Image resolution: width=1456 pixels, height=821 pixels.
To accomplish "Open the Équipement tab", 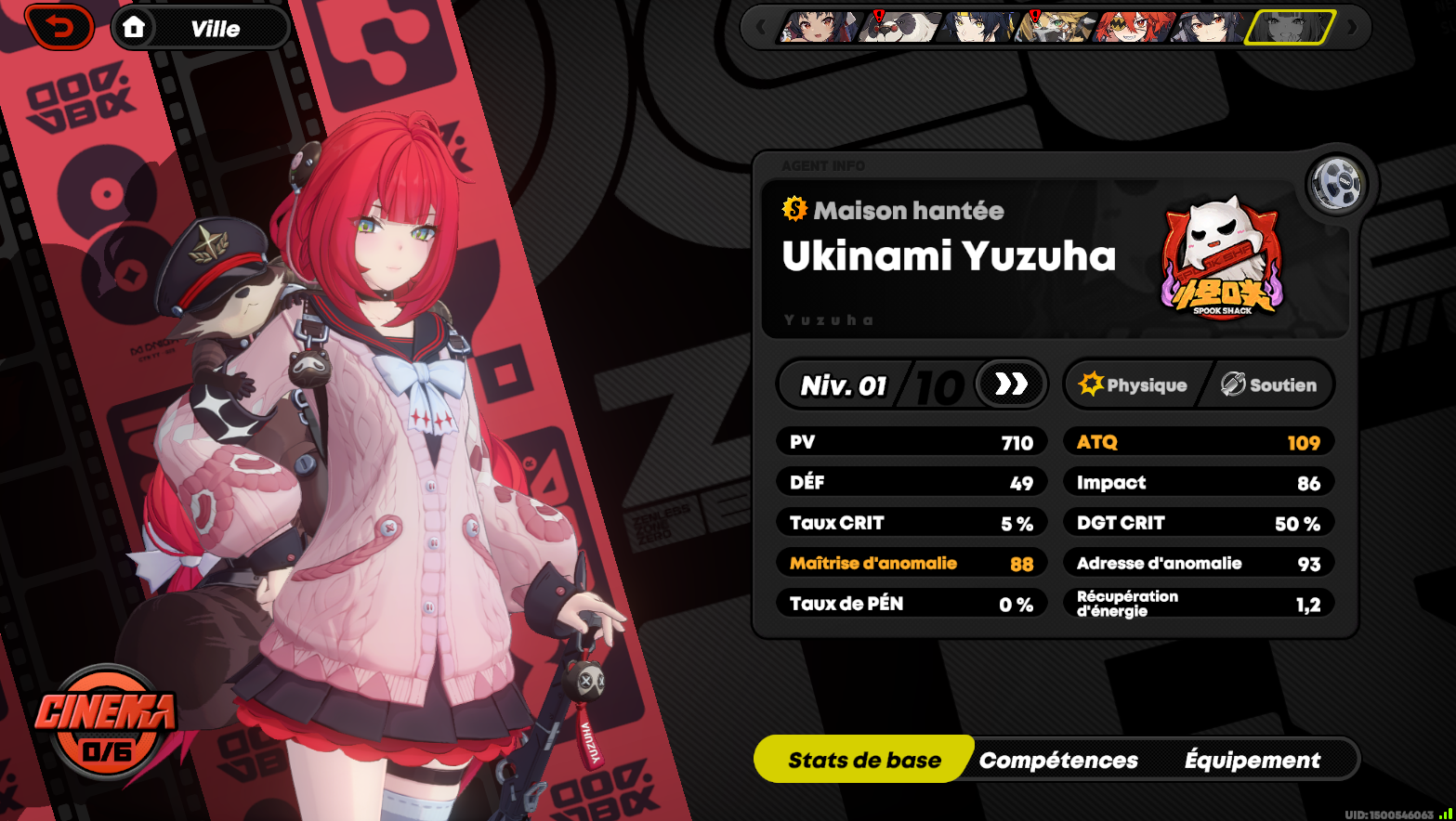I will click(1252, 759).
